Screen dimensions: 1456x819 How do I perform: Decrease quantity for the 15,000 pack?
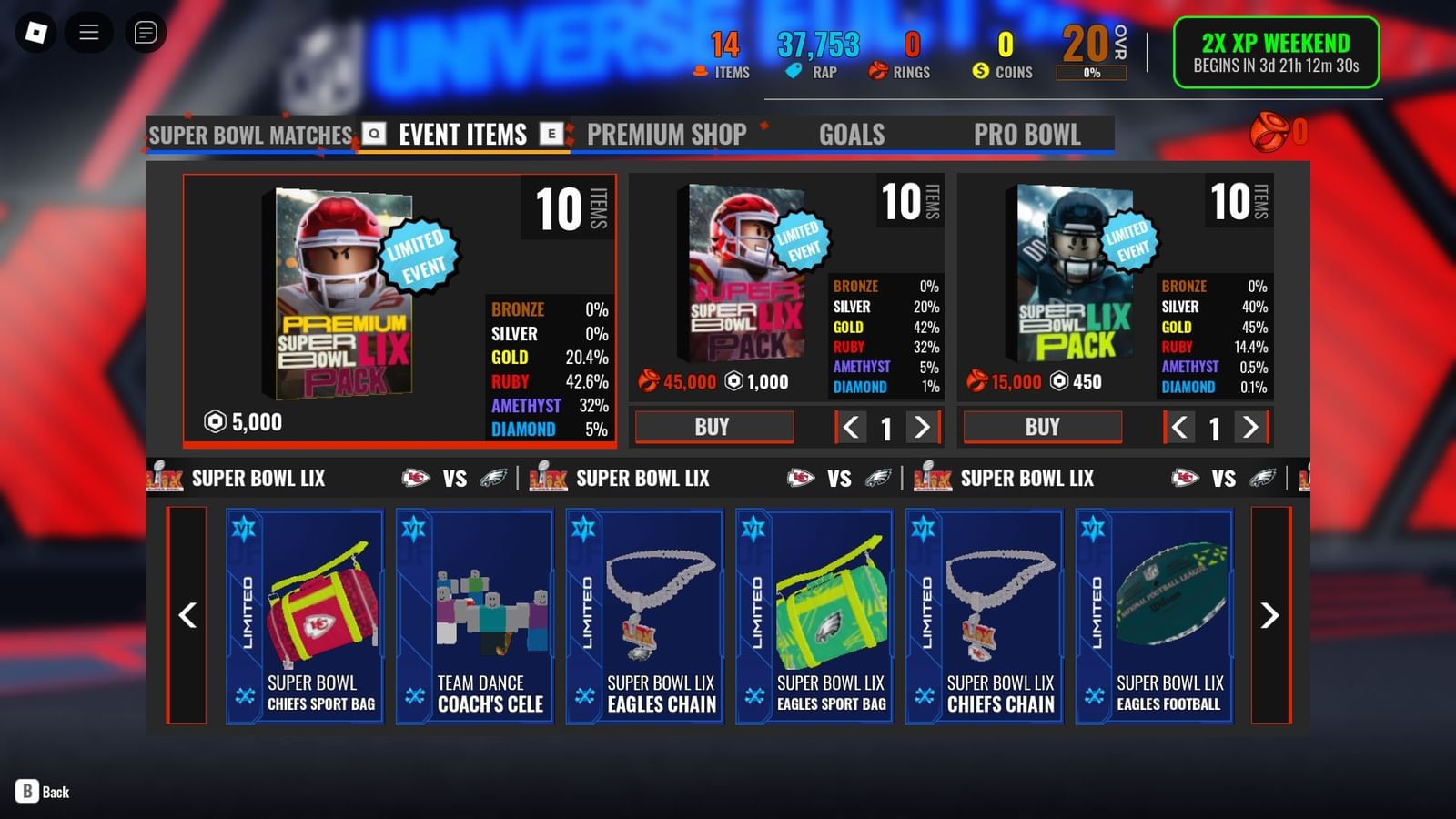pos(1178,425)
